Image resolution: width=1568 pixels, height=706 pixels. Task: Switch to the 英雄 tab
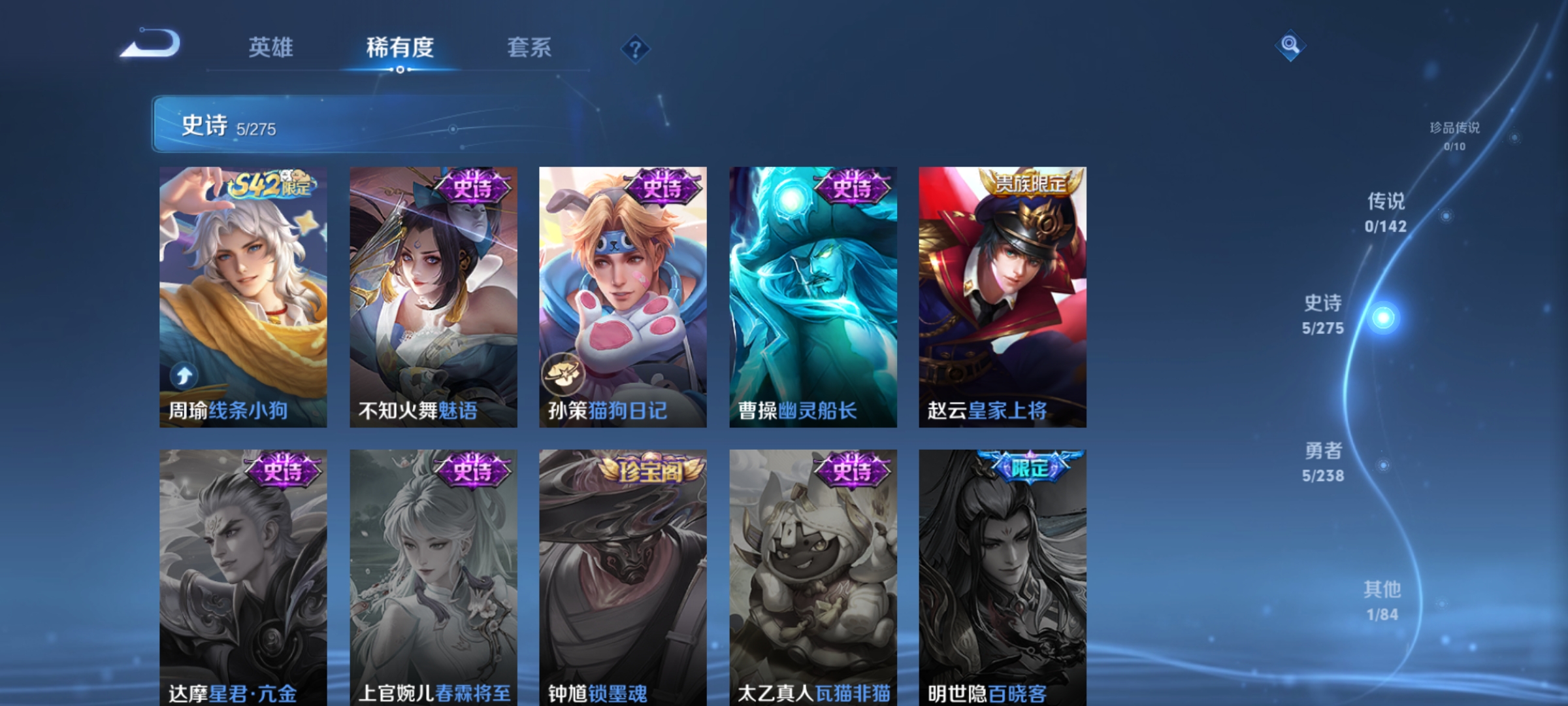(271, 48)
